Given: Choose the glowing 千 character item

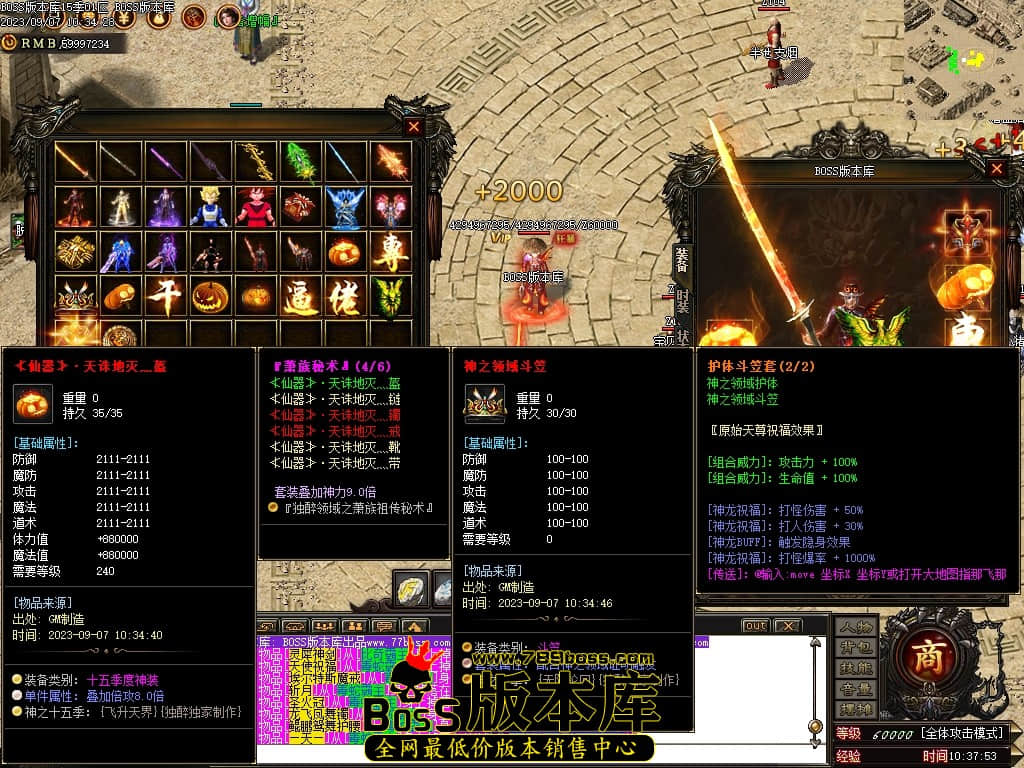Looking at the screenshot, I should point(166,297).
